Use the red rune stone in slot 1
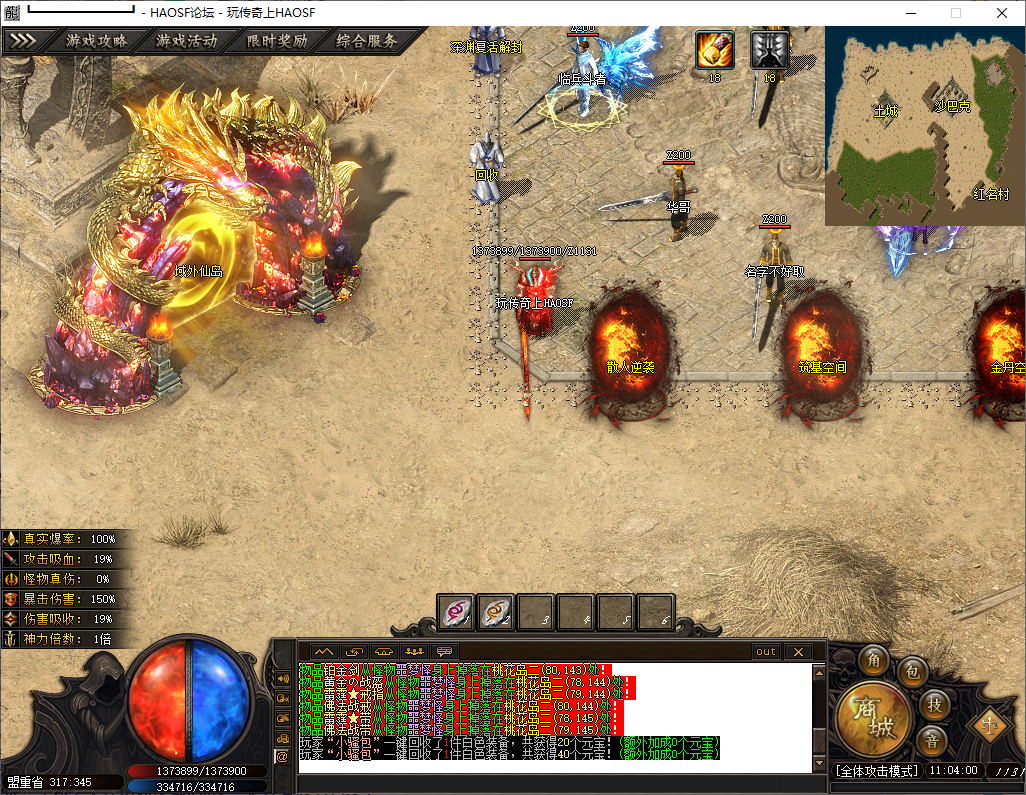The image size is (1026, 795). click(456, 612)
